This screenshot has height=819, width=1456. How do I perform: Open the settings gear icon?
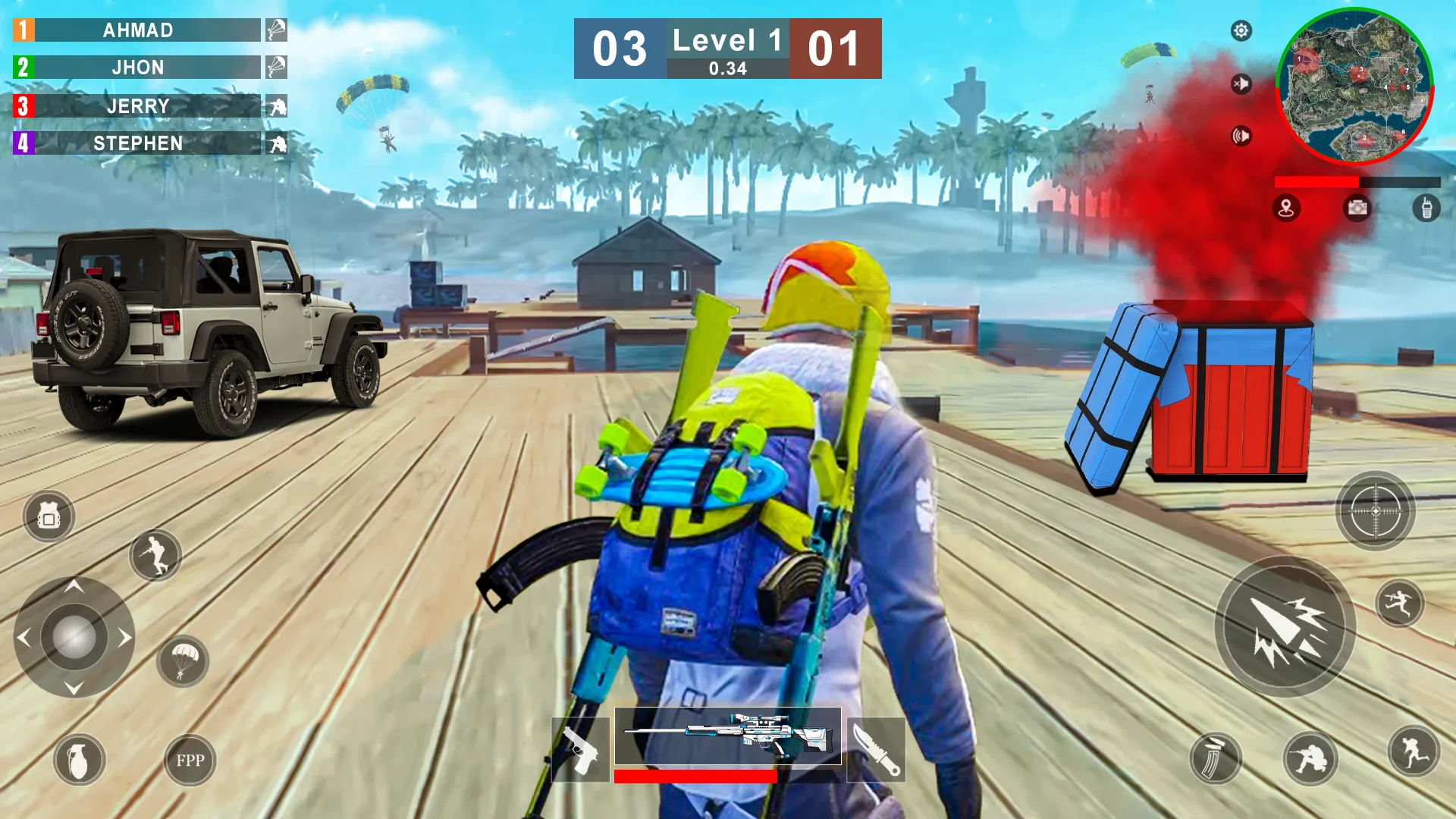pyautogui.click(x=1241, y=31)
